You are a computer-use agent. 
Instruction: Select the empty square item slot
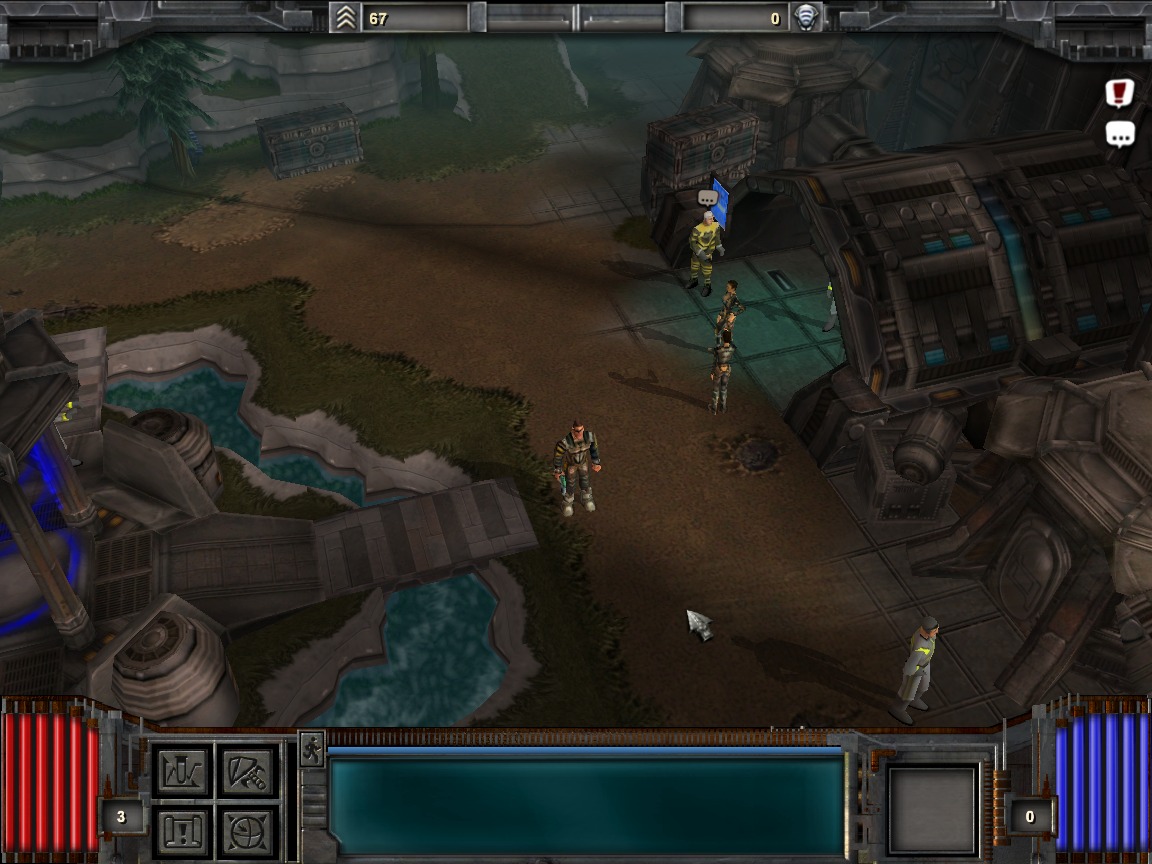click(933, 810)
